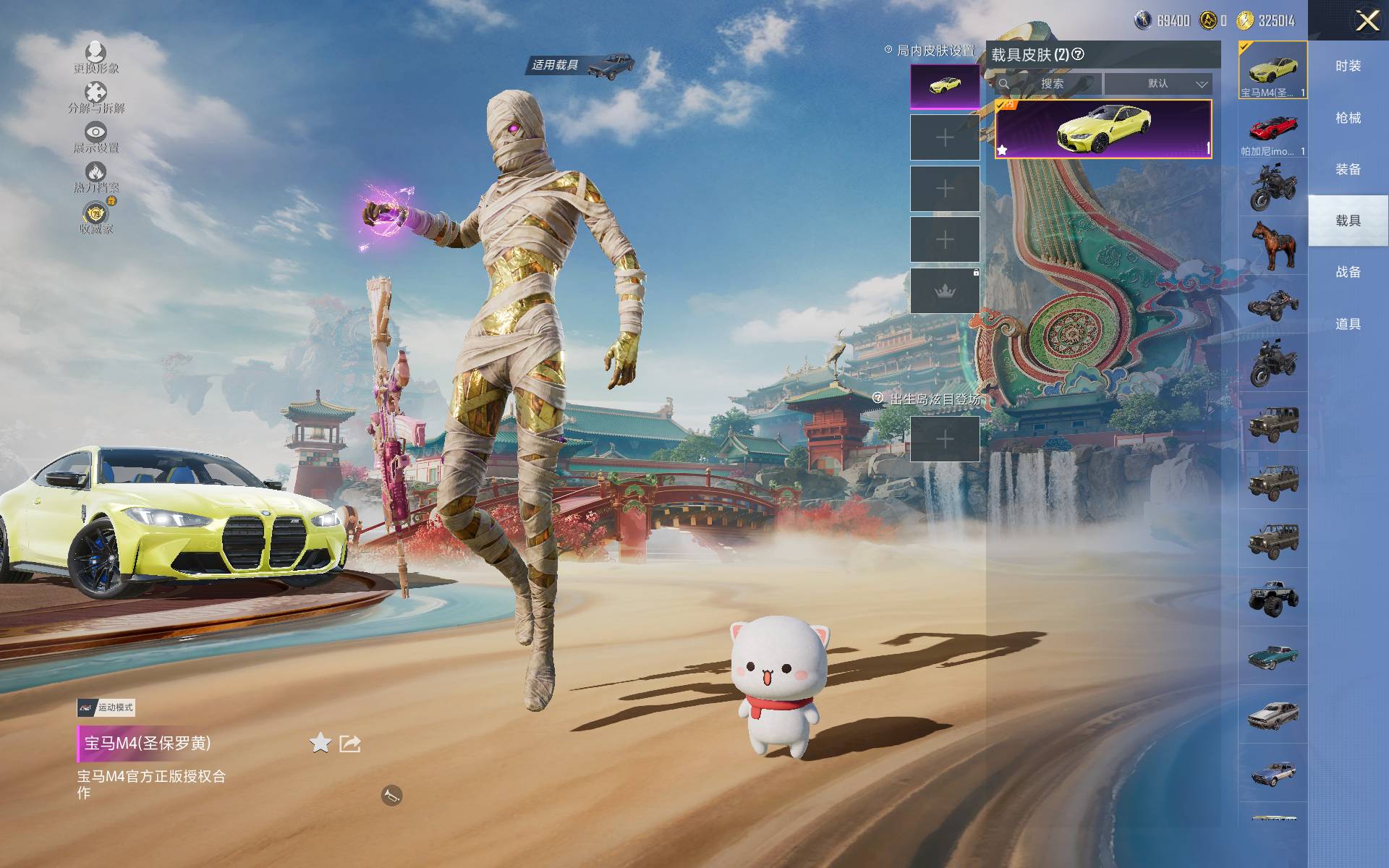Screen dimensions: 1389x868
Task: Open 热力档案 flame icon
Action: (95, 176)
